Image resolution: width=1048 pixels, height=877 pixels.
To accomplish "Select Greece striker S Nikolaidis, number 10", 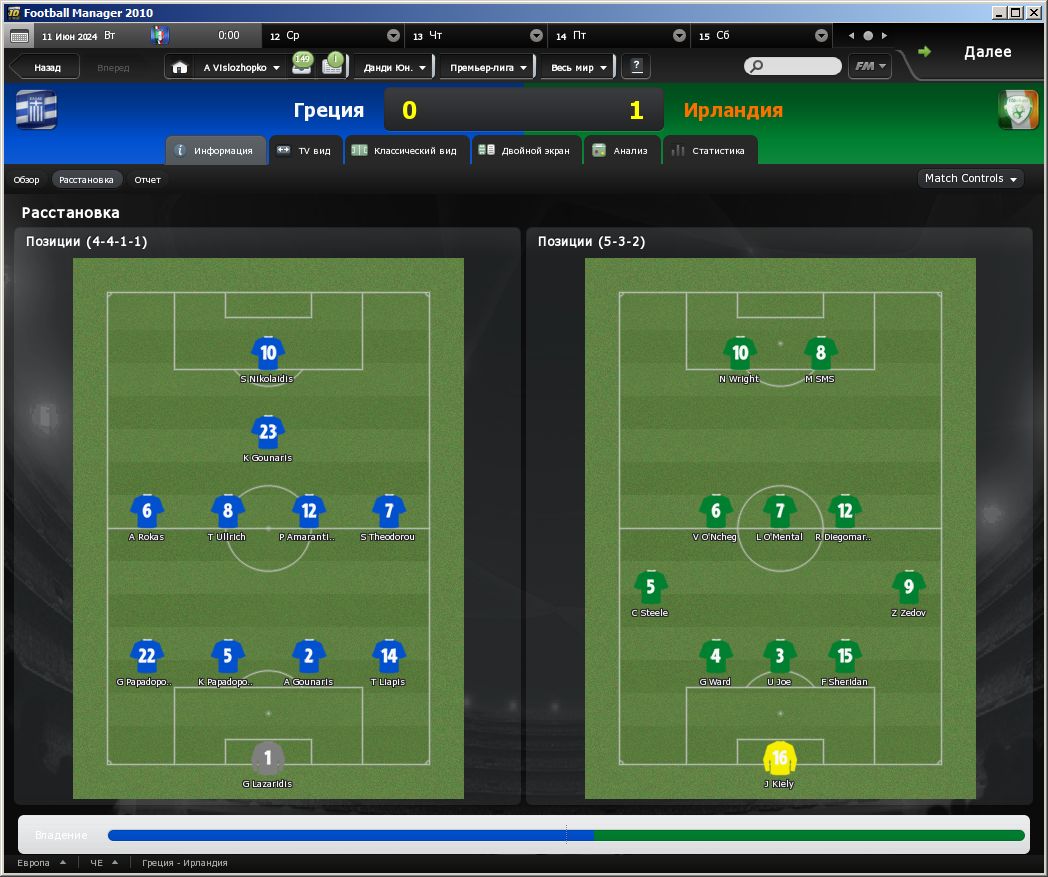I will click(268, 353).
